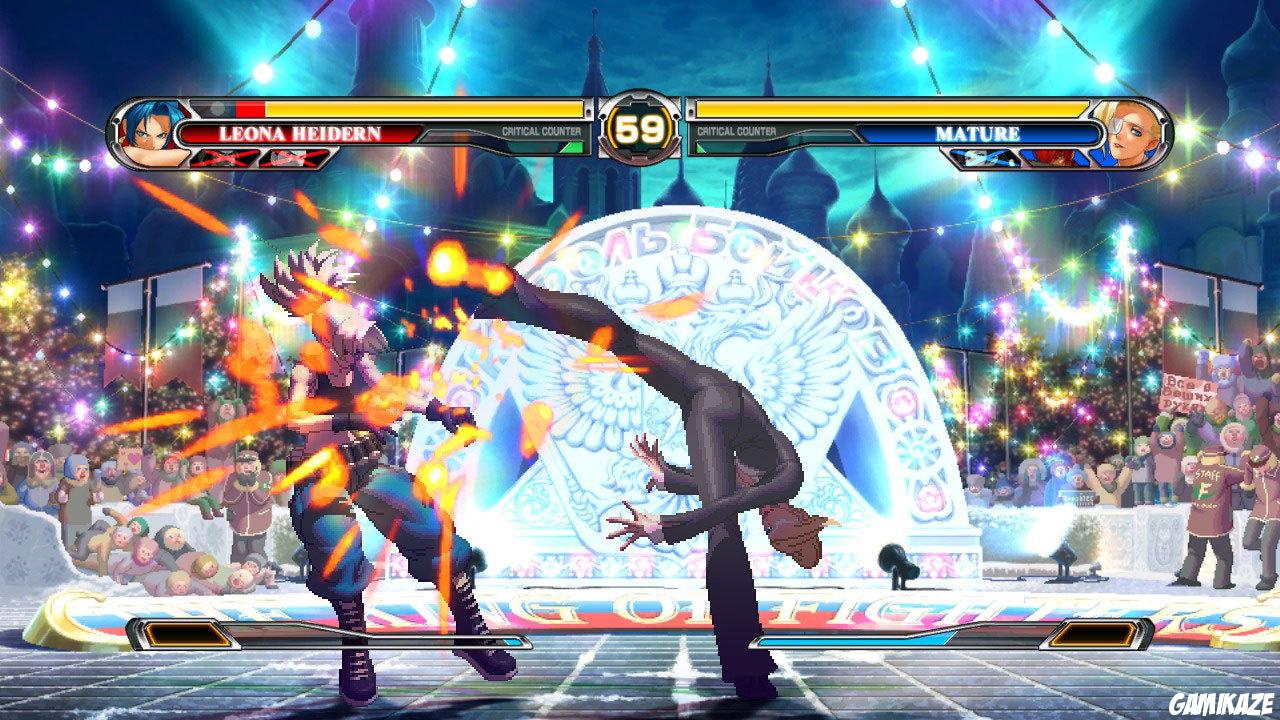Click the CRITICAL COUNTER label on the left
The height and width of the screenshot is (720, 1280).
(x=540, y=128)
